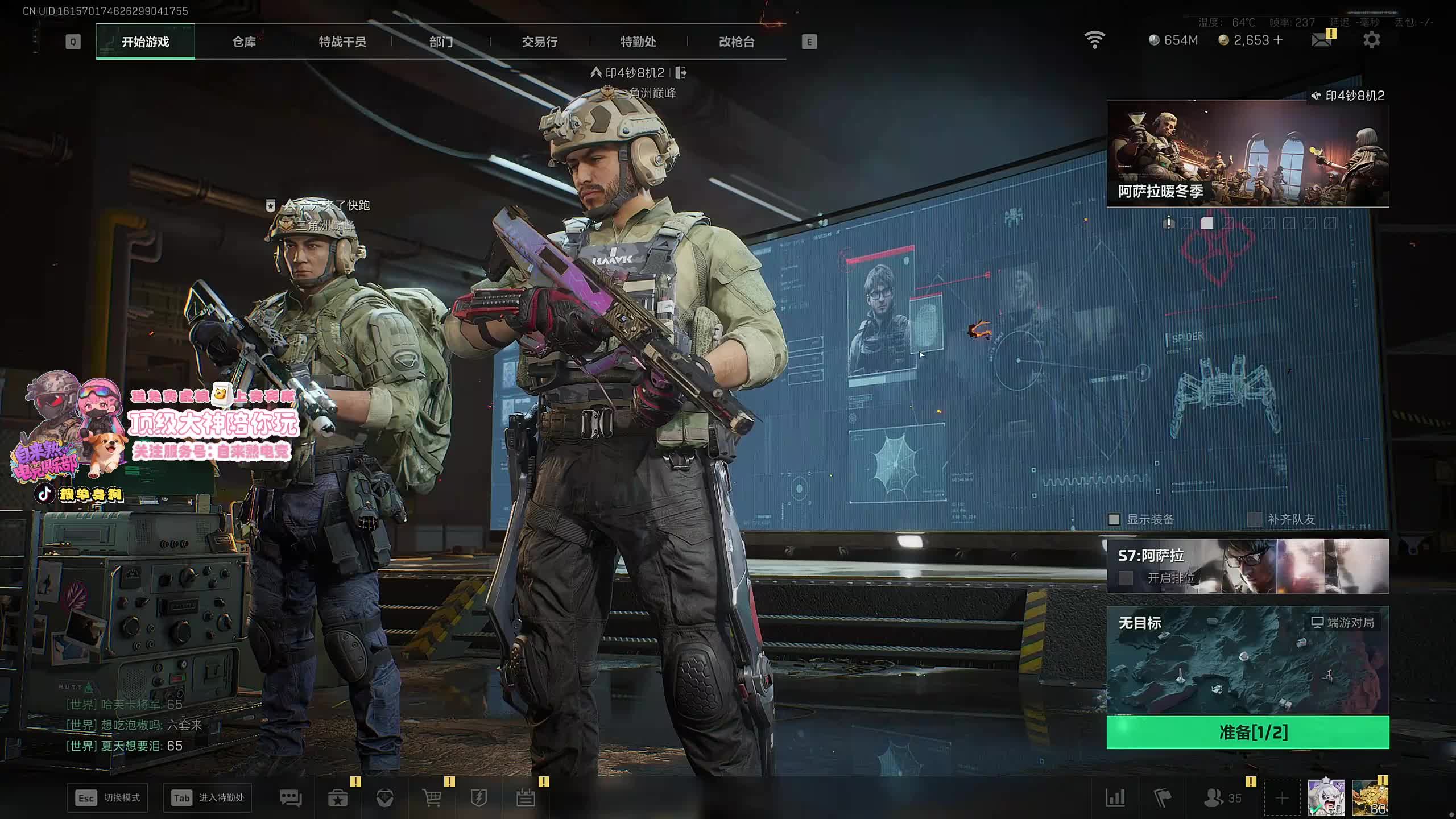Open the 特勤处 tab

tap(638, 42)
